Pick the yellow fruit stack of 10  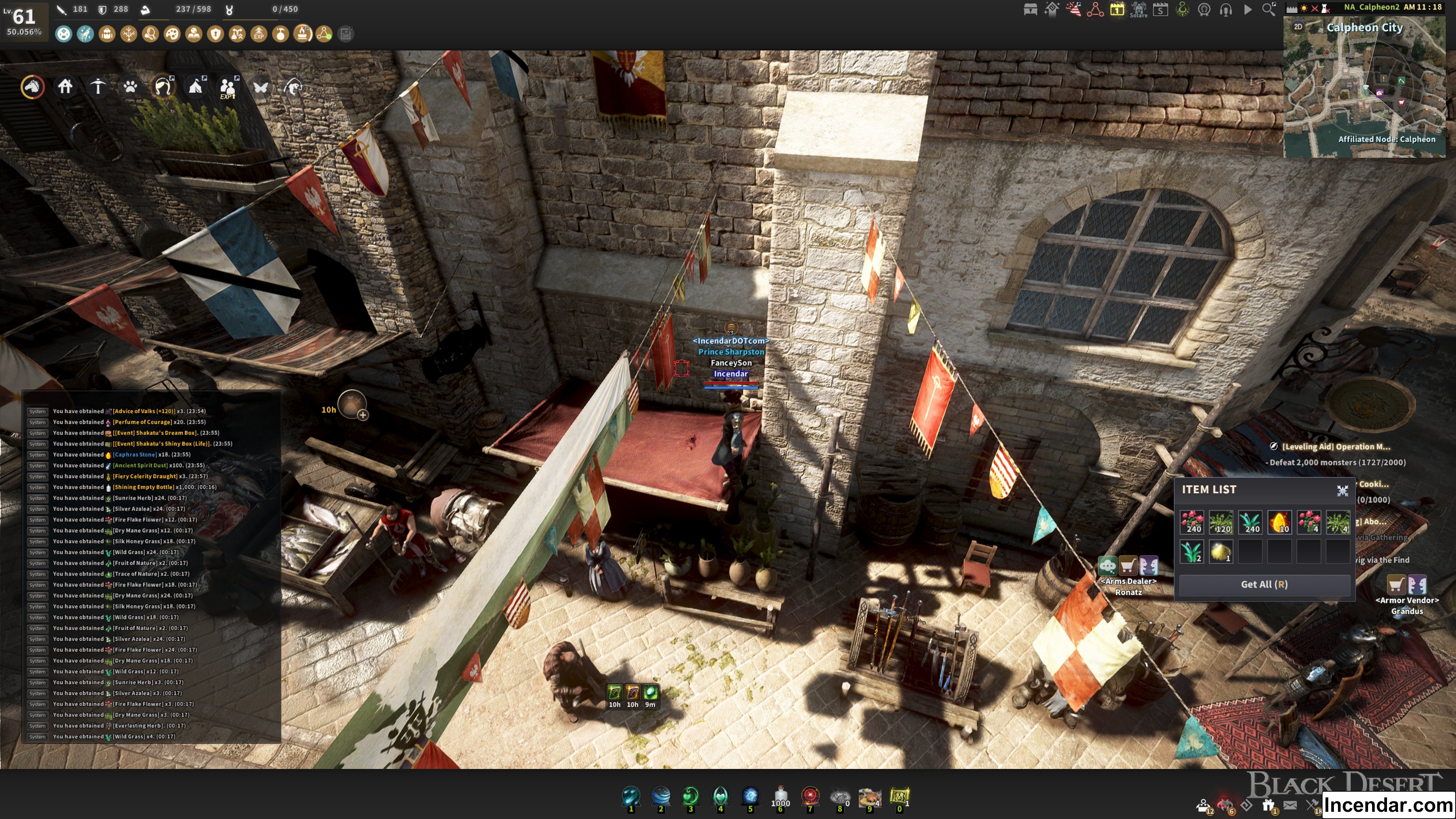(x=1279, y=522)
